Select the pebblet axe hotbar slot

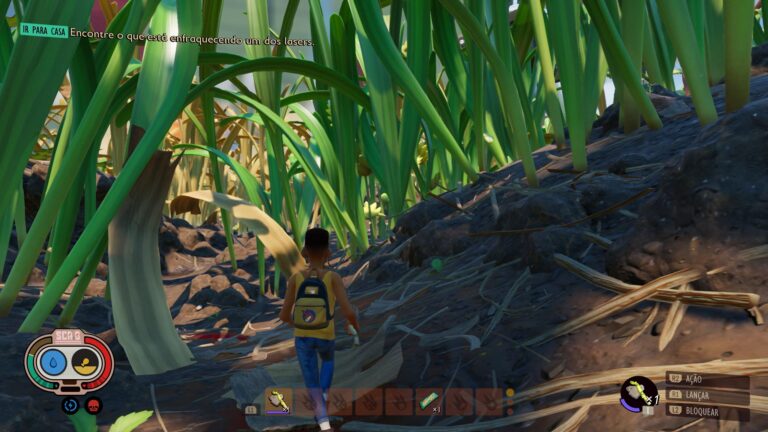pyautogui.click(x=278, y=401)
